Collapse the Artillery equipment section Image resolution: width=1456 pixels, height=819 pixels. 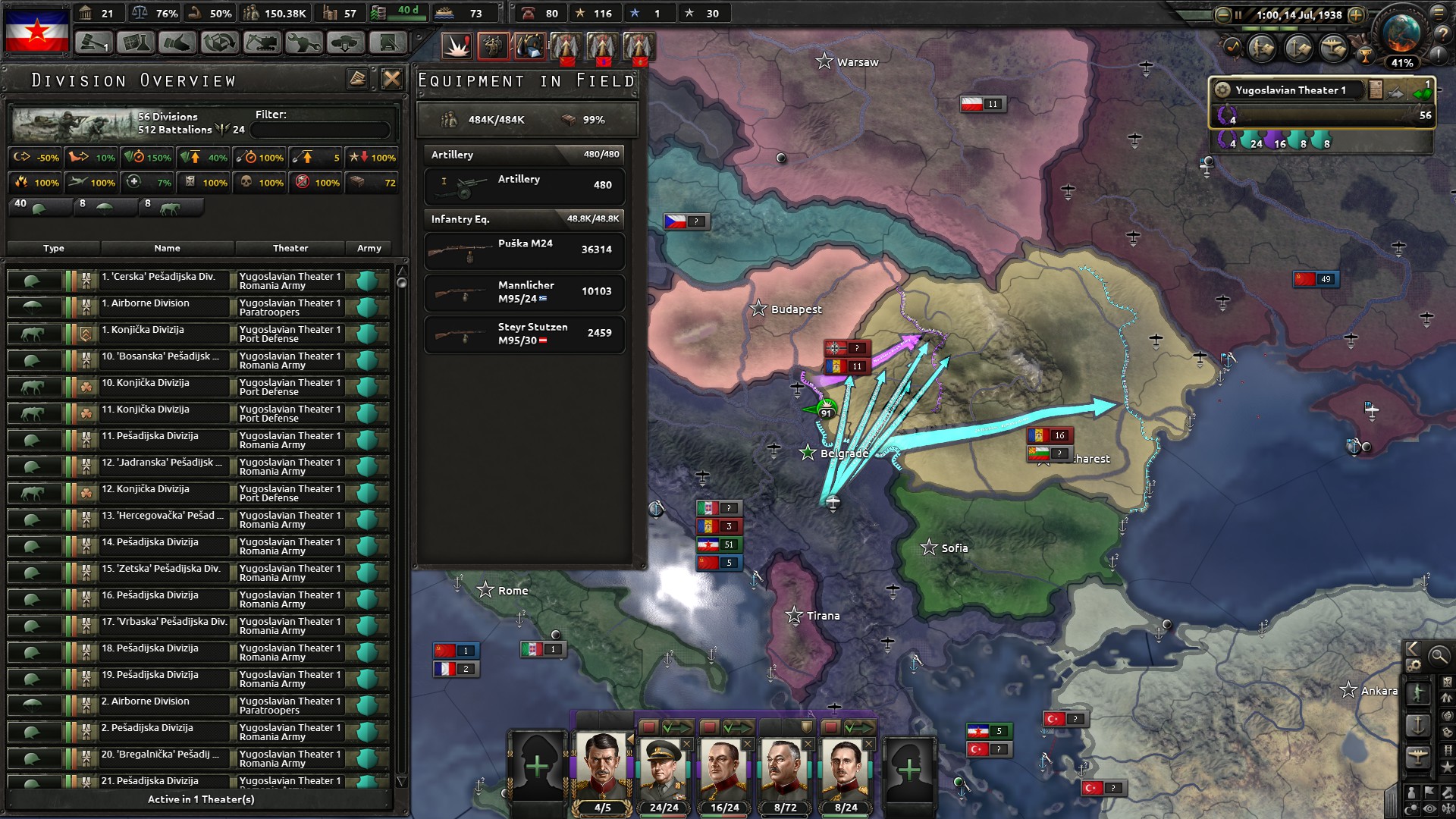(x=523, y=155)
